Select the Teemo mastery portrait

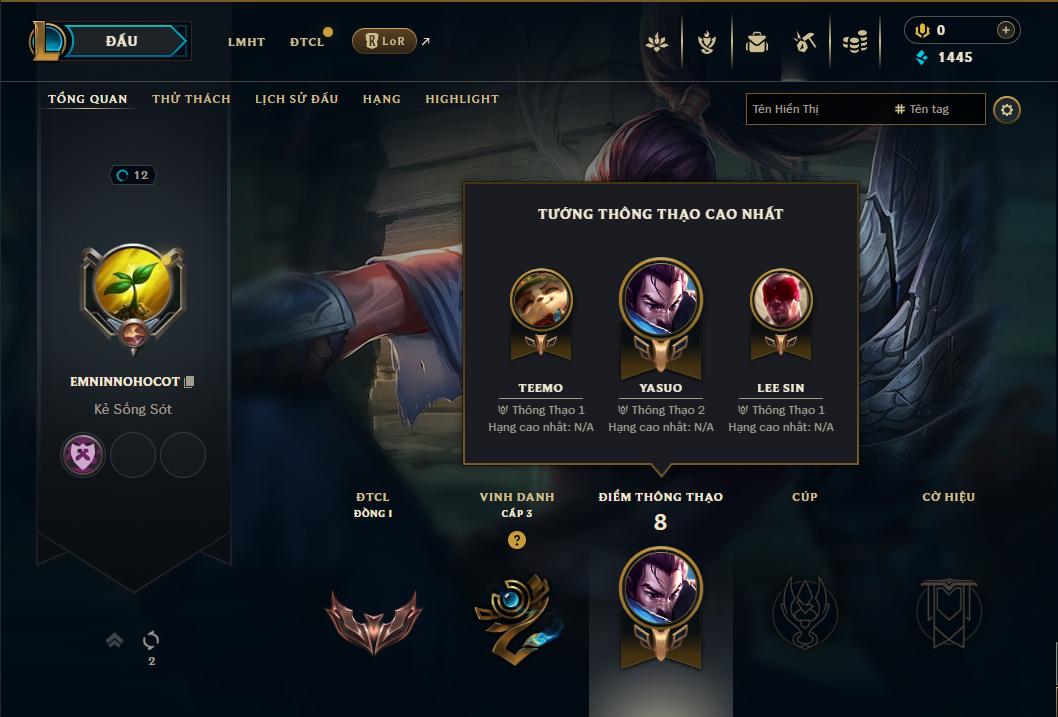click(x=541, y=299)
